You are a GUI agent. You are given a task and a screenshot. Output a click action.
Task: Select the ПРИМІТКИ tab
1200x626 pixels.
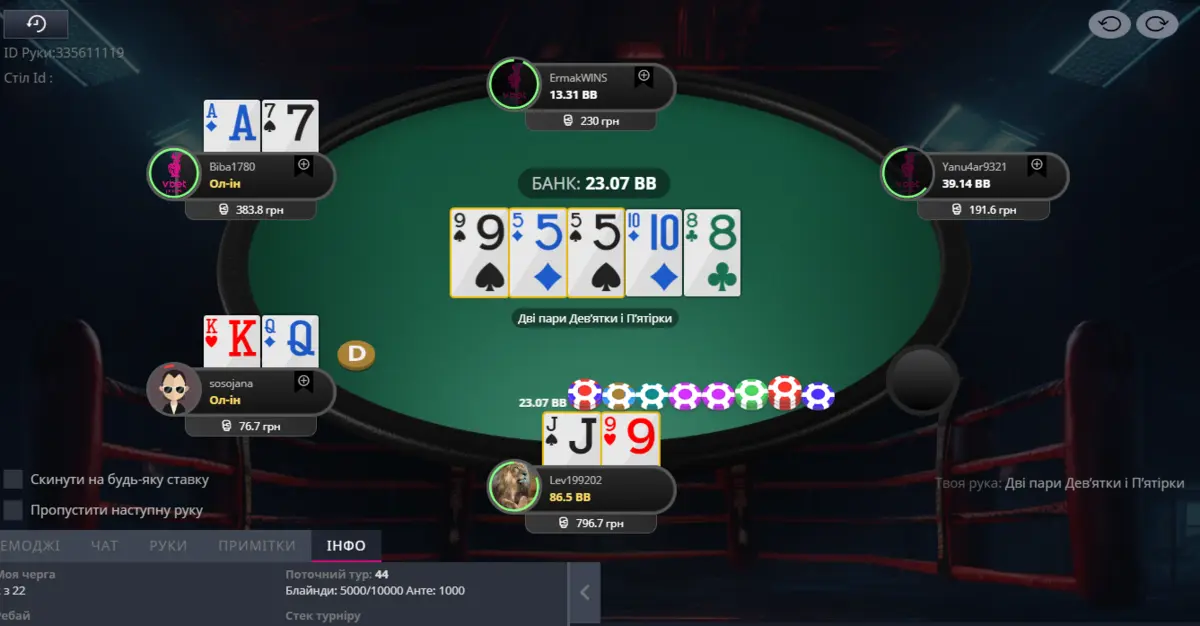click(257, 546)
